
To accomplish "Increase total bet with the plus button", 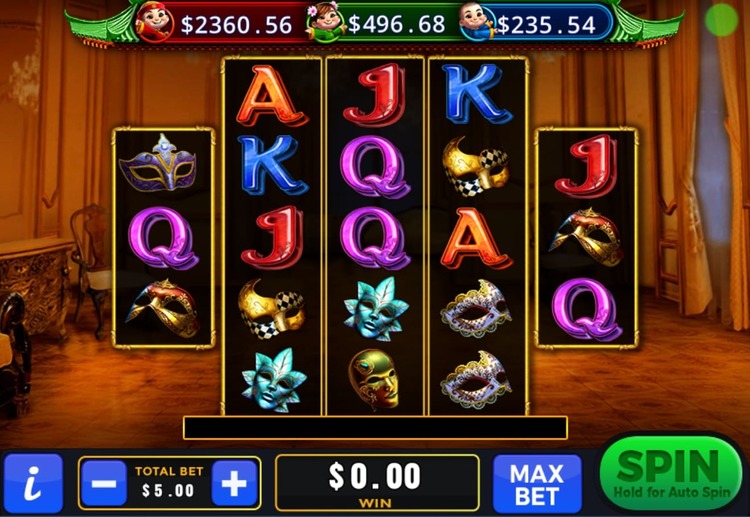I will [x=234, y=484].
